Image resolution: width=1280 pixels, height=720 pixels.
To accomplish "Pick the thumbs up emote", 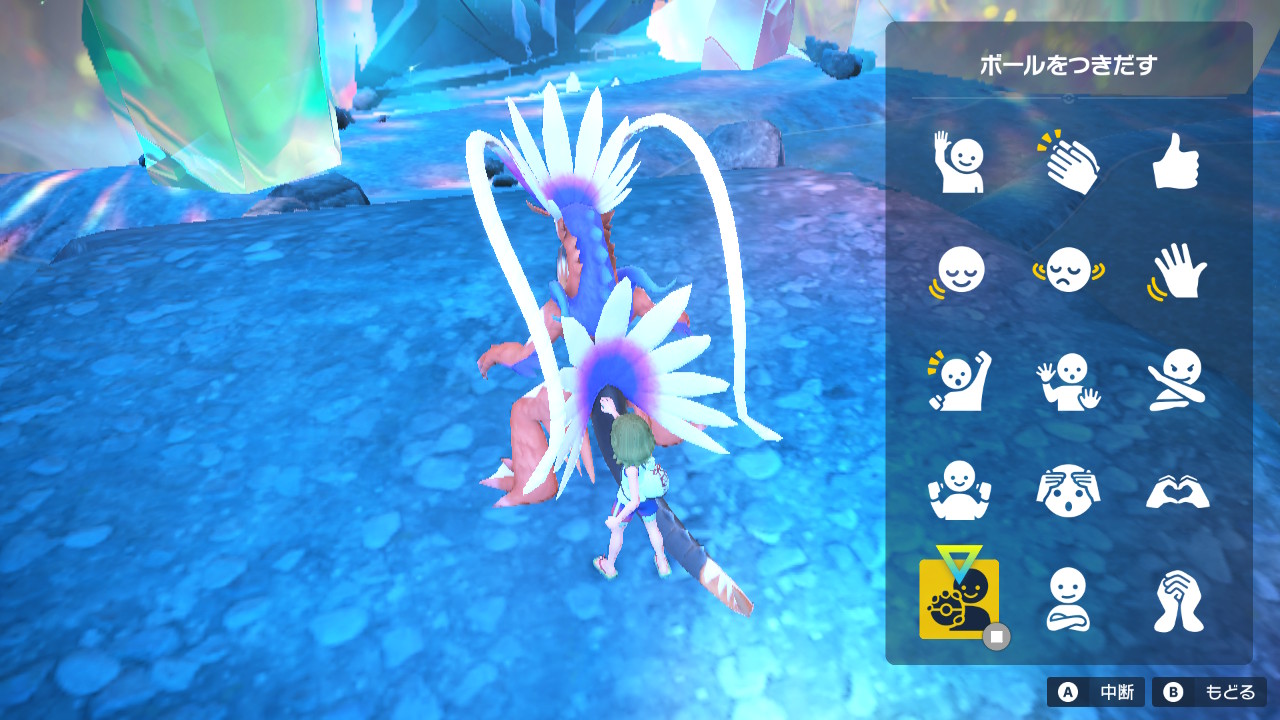I will (x=1179, y=162).
